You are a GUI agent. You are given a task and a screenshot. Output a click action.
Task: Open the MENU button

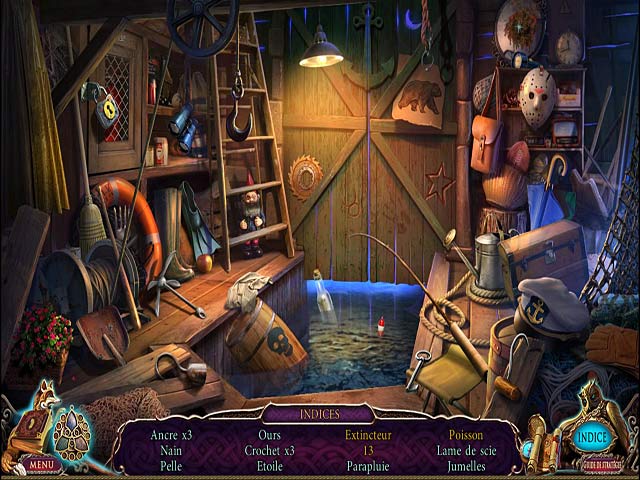point(41,465)
